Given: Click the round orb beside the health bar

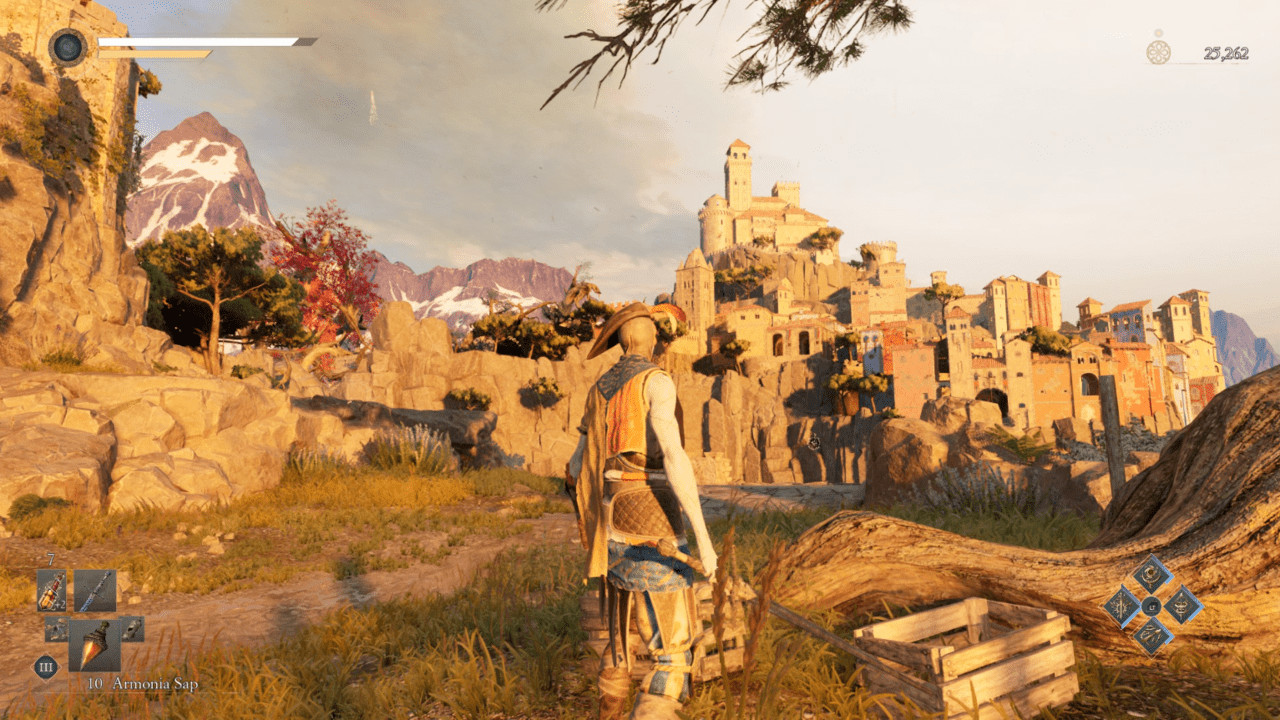Looking at the screenshot, I should pos(68,47).
